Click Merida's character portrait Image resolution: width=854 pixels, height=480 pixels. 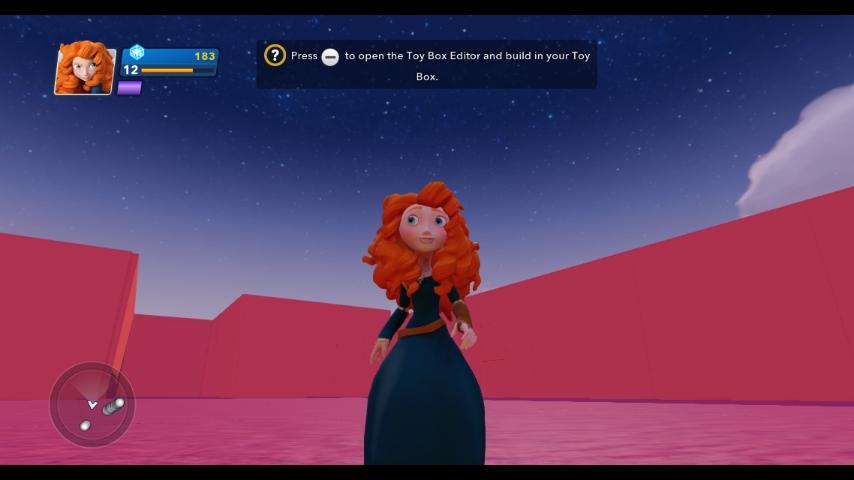click(x=85, y=68)
